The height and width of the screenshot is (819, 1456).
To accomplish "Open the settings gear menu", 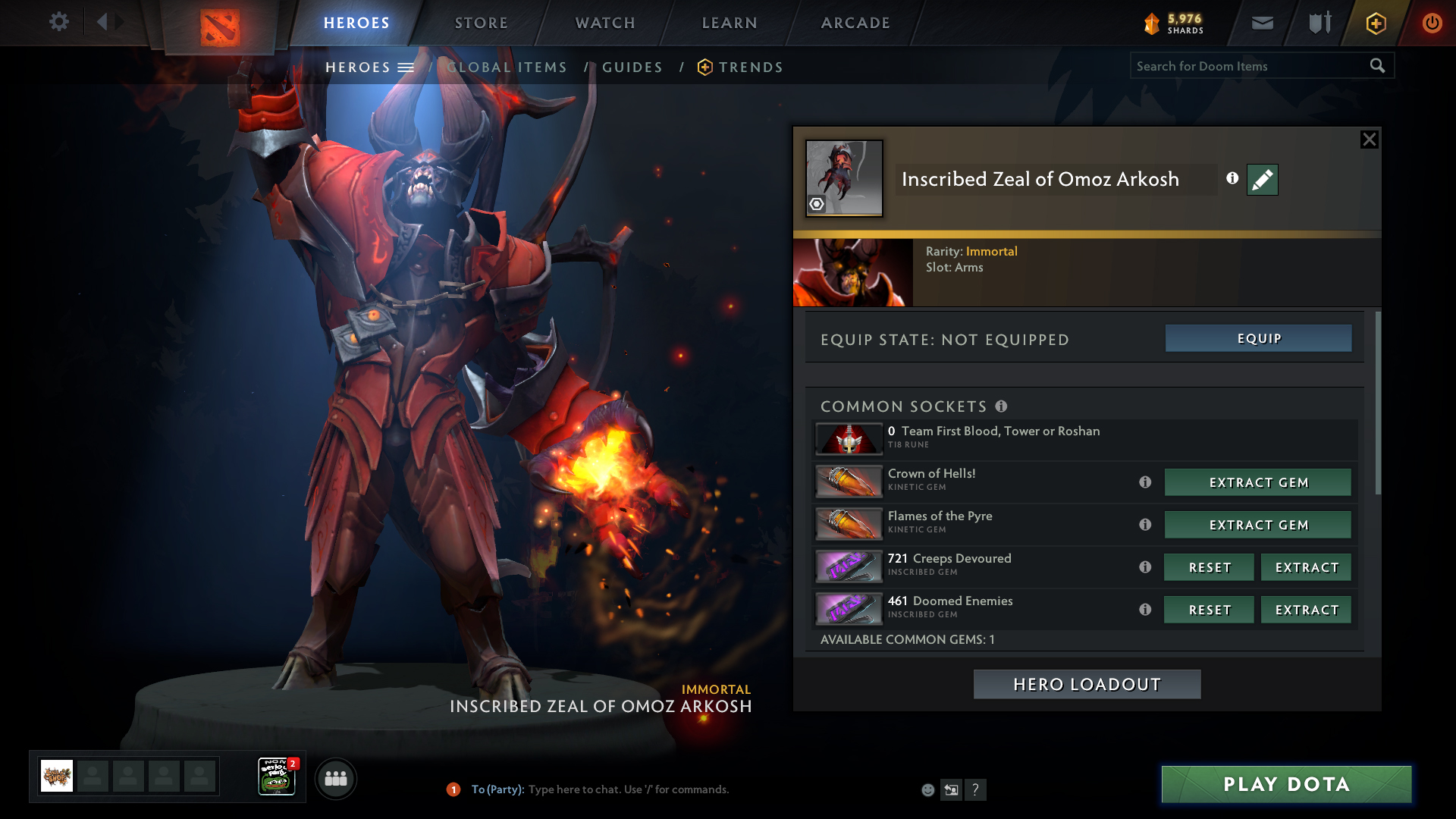I will pos(58,22).
